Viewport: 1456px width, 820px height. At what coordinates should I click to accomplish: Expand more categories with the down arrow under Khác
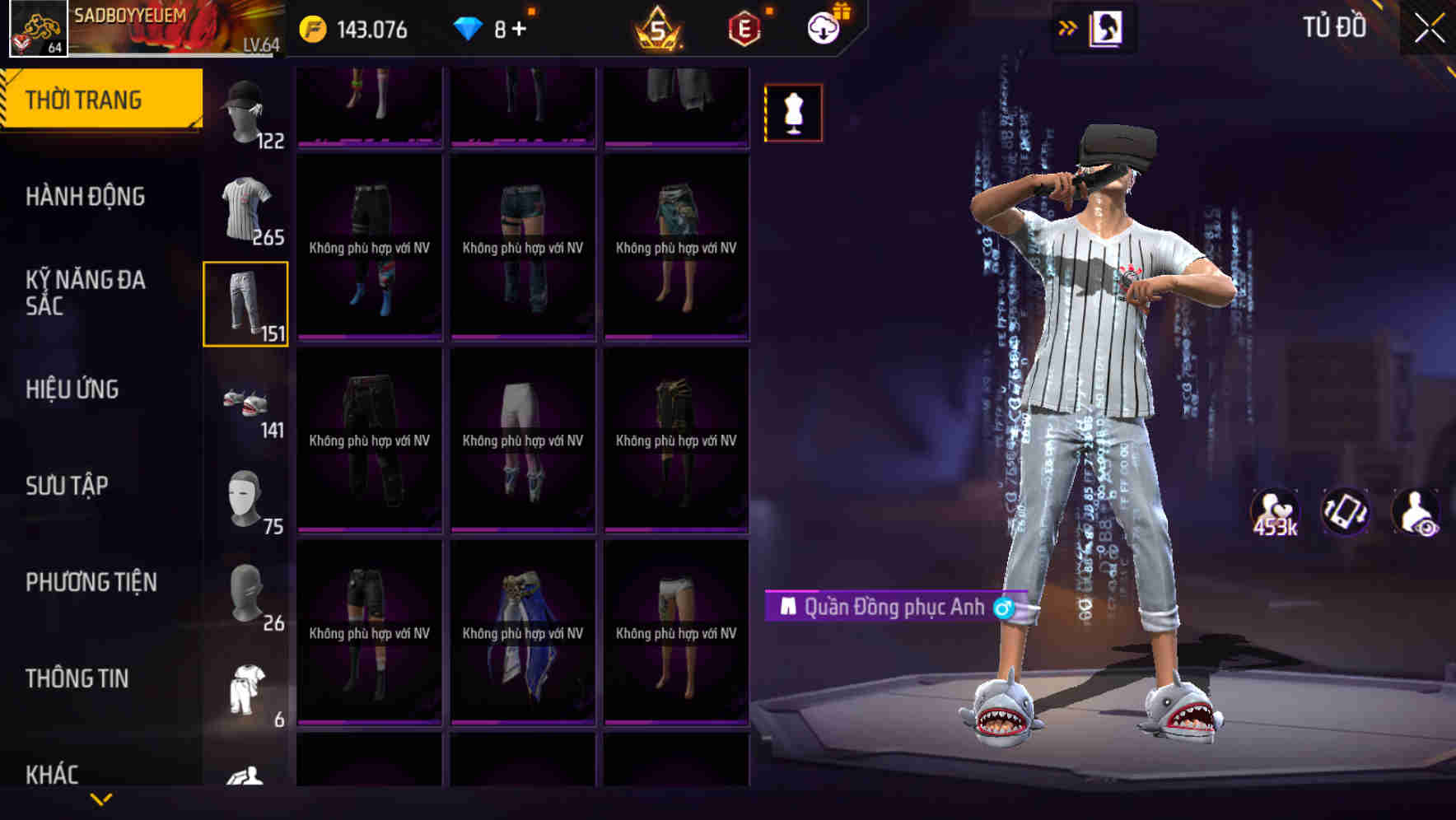pyautogui.click(x=100, y=799)
